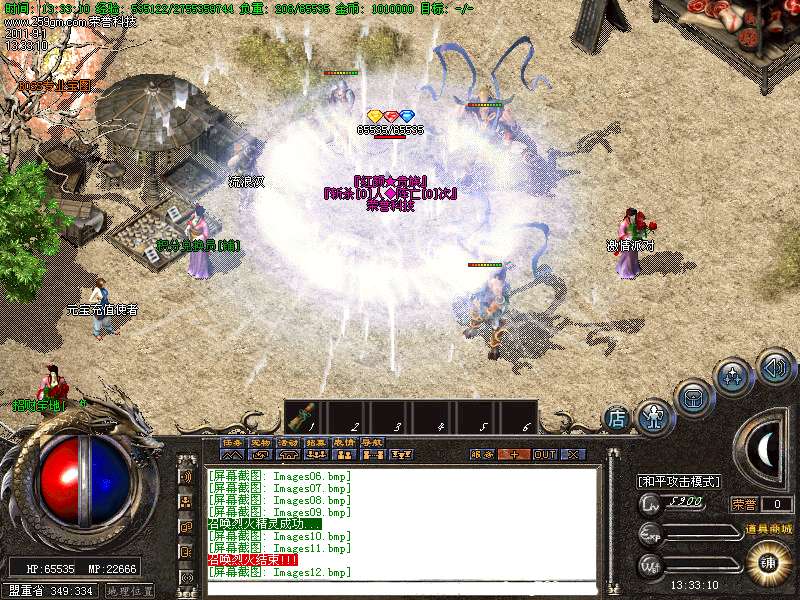Open the 店 shop round button
800x600 pixels.
click(x=617, y=419)
